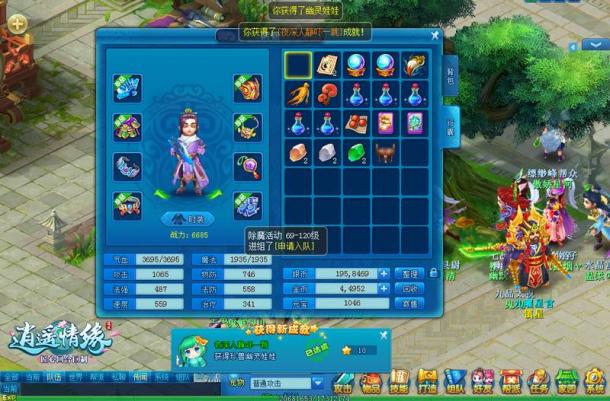The image size is (610, 401).
Task: Choose the red mushroom item slot
Action: [x=327, y=94]
